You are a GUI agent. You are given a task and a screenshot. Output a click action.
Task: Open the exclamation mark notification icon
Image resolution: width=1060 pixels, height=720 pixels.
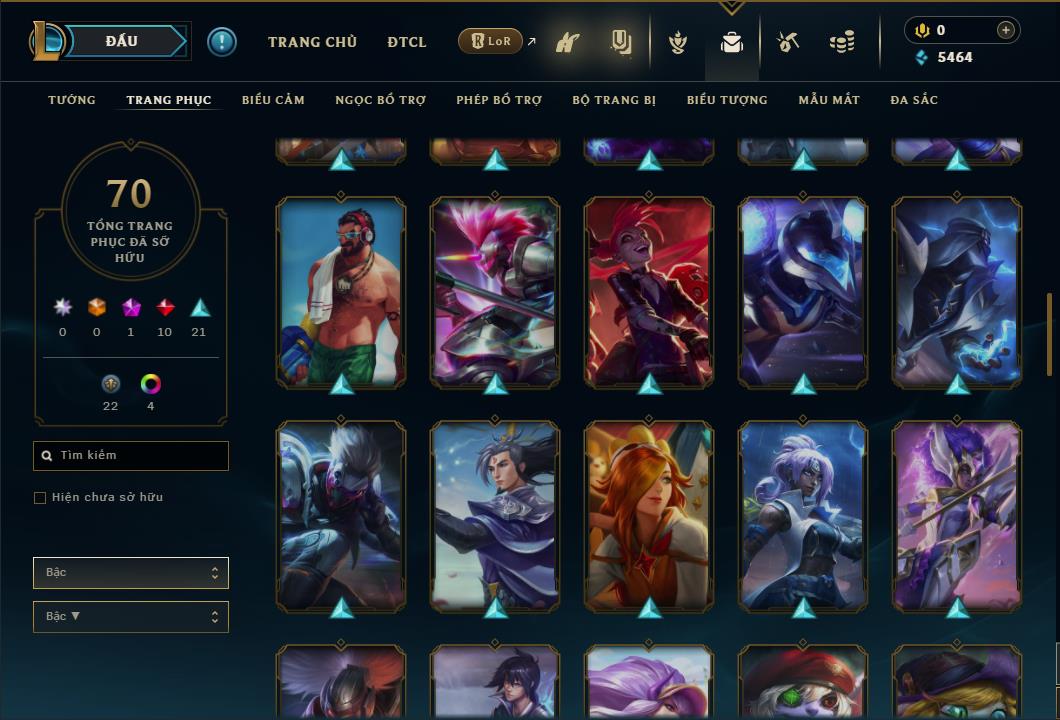(x=222, y=42)
